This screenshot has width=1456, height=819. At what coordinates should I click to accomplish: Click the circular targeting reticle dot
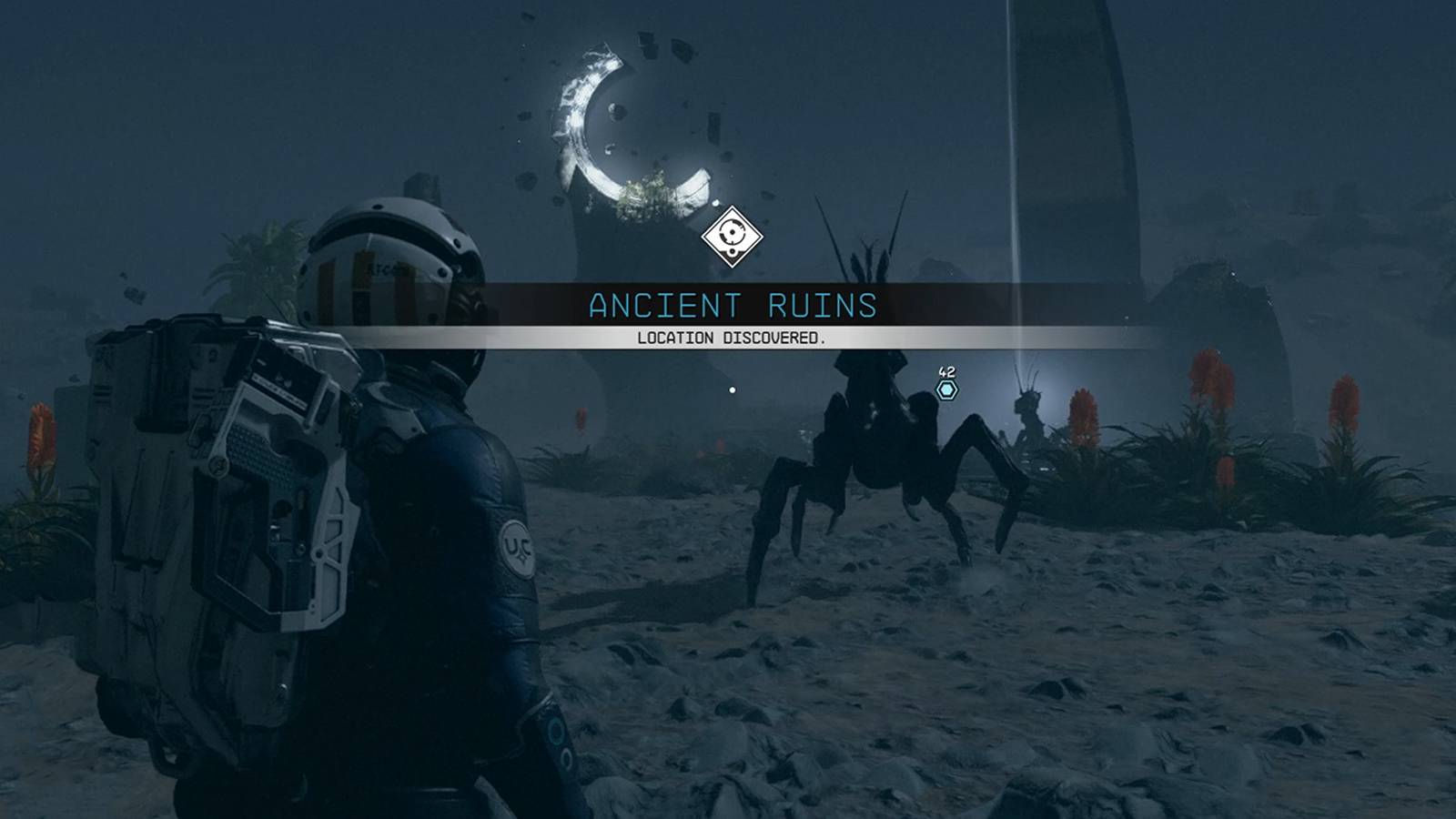(733, 385)
